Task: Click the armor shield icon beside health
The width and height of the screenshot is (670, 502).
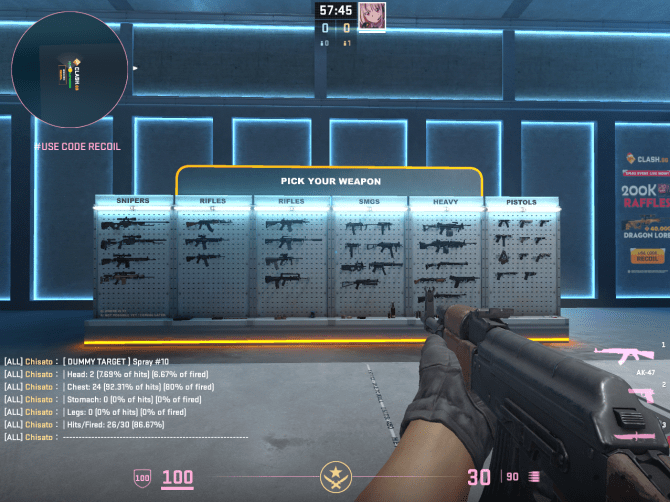Action: [142, 478]
